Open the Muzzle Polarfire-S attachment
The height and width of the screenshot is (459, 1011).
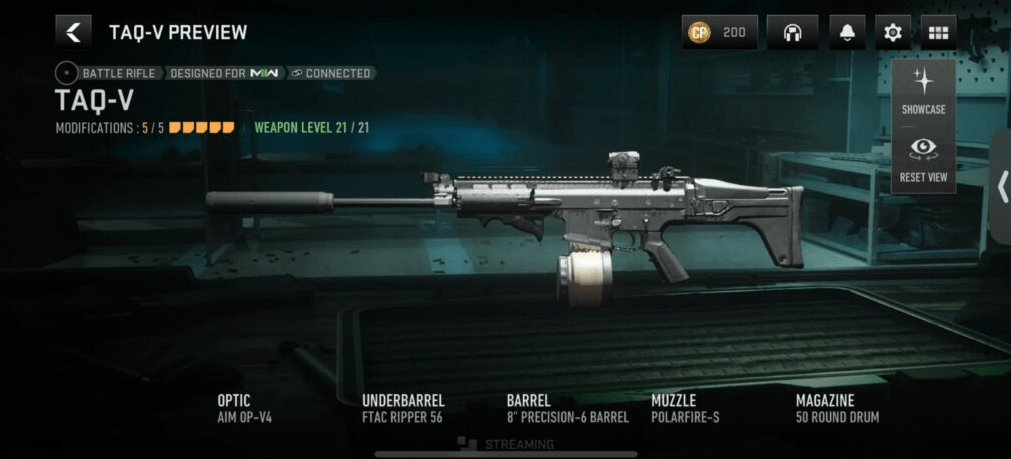coord(685,408)
